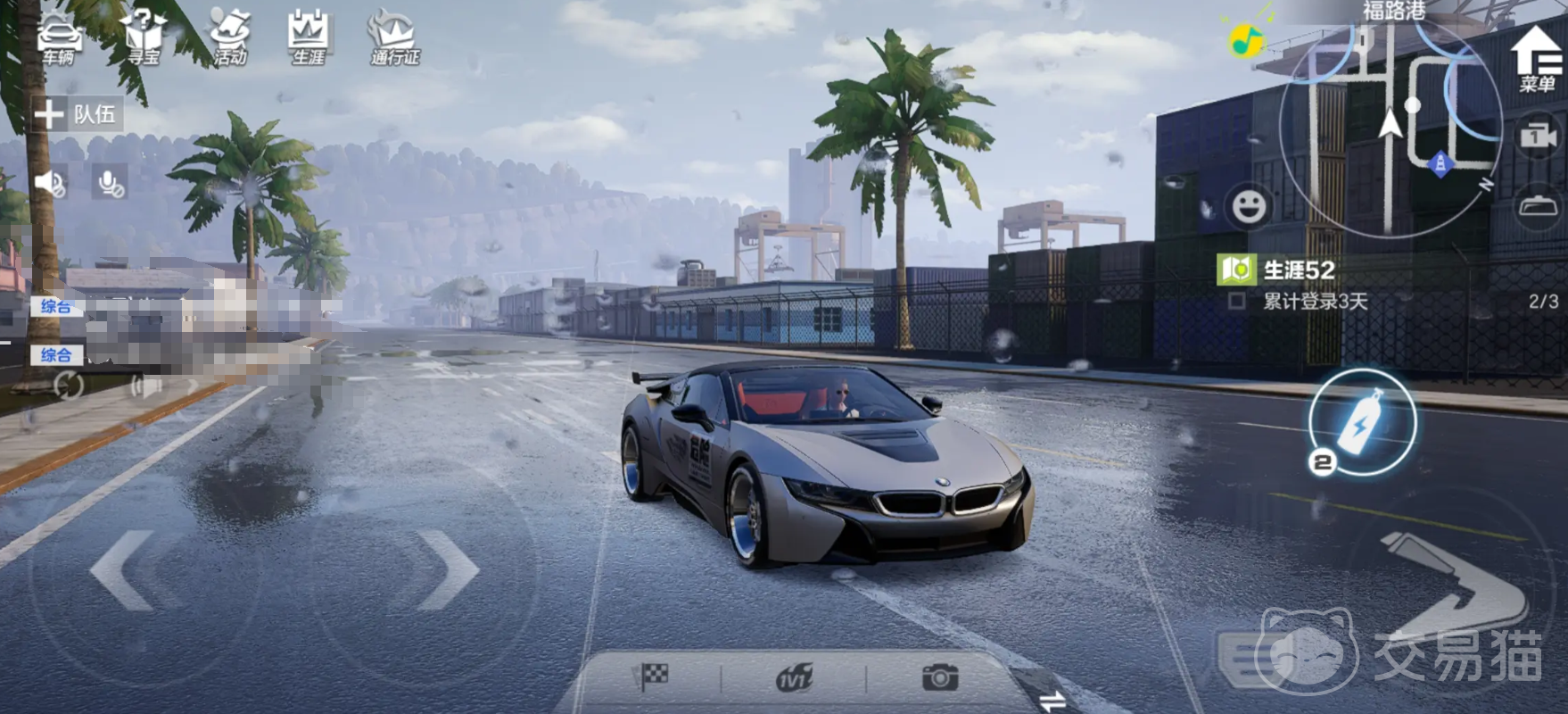Open photo mode with camera icon
1568x714 pixels.
tap(939, 677)
